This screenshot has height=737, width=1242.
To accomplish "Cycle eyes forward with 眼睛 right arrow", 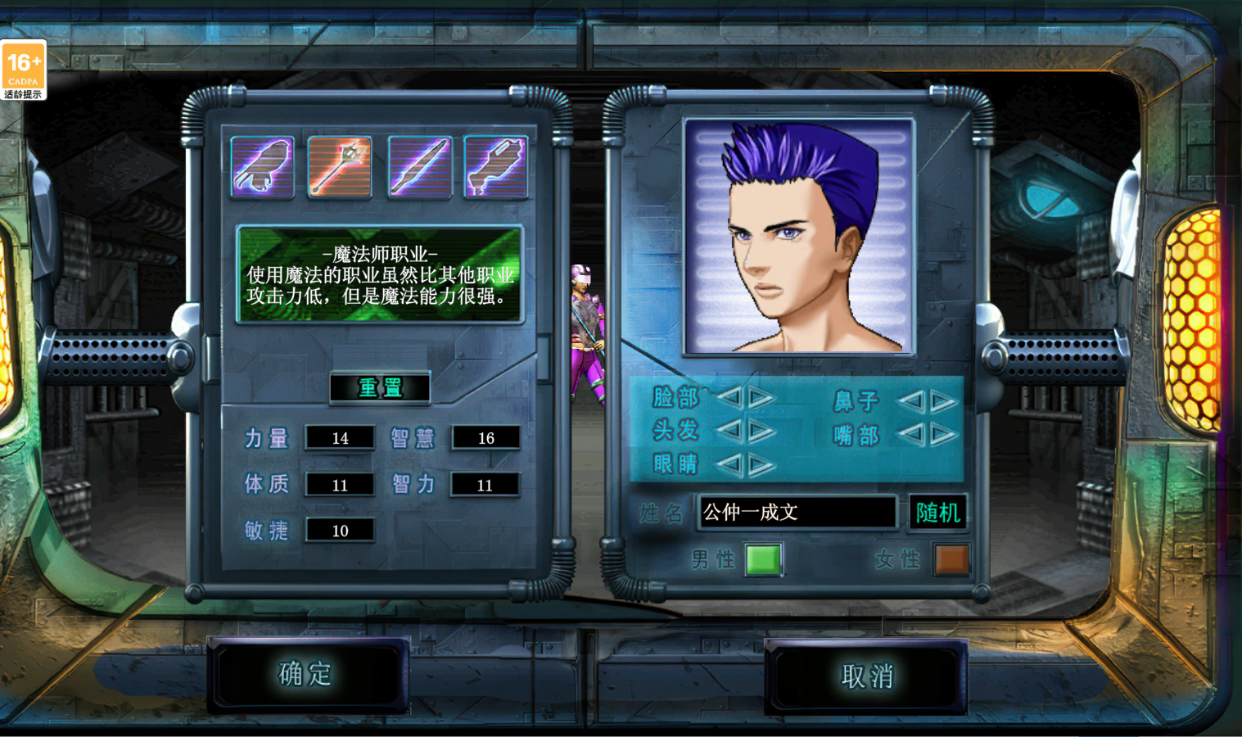I will 762,465.
